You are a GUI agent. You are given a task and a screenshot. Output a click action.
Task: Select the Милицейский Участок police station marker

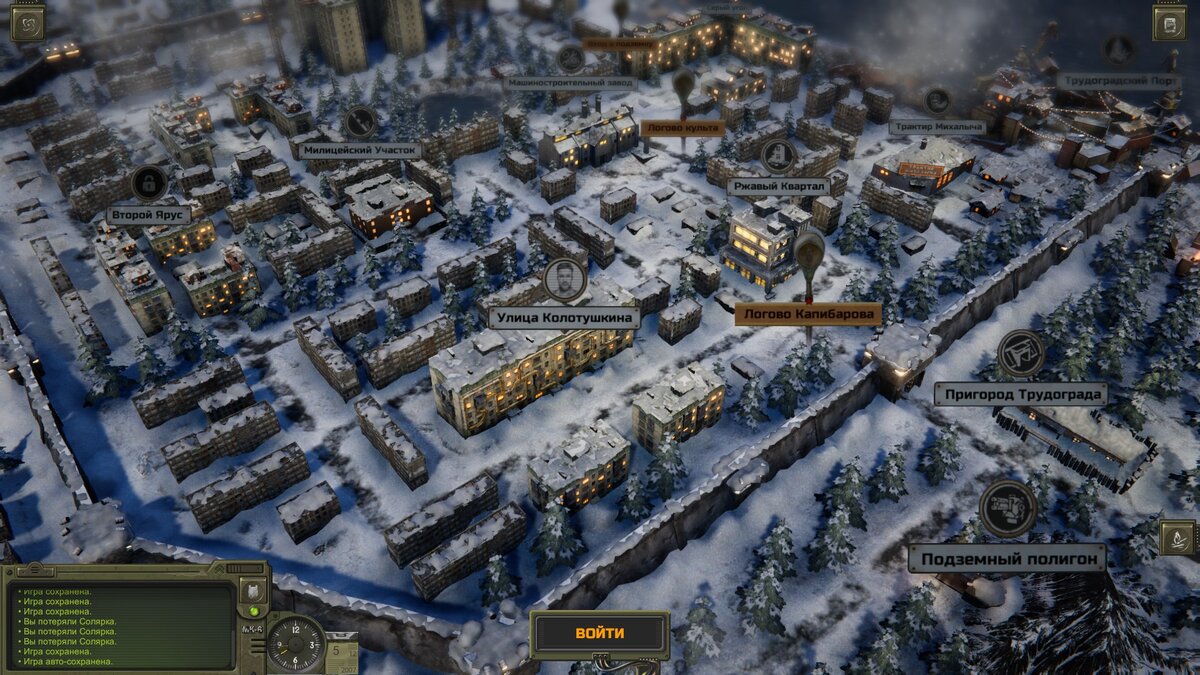[x=360, y=150]
